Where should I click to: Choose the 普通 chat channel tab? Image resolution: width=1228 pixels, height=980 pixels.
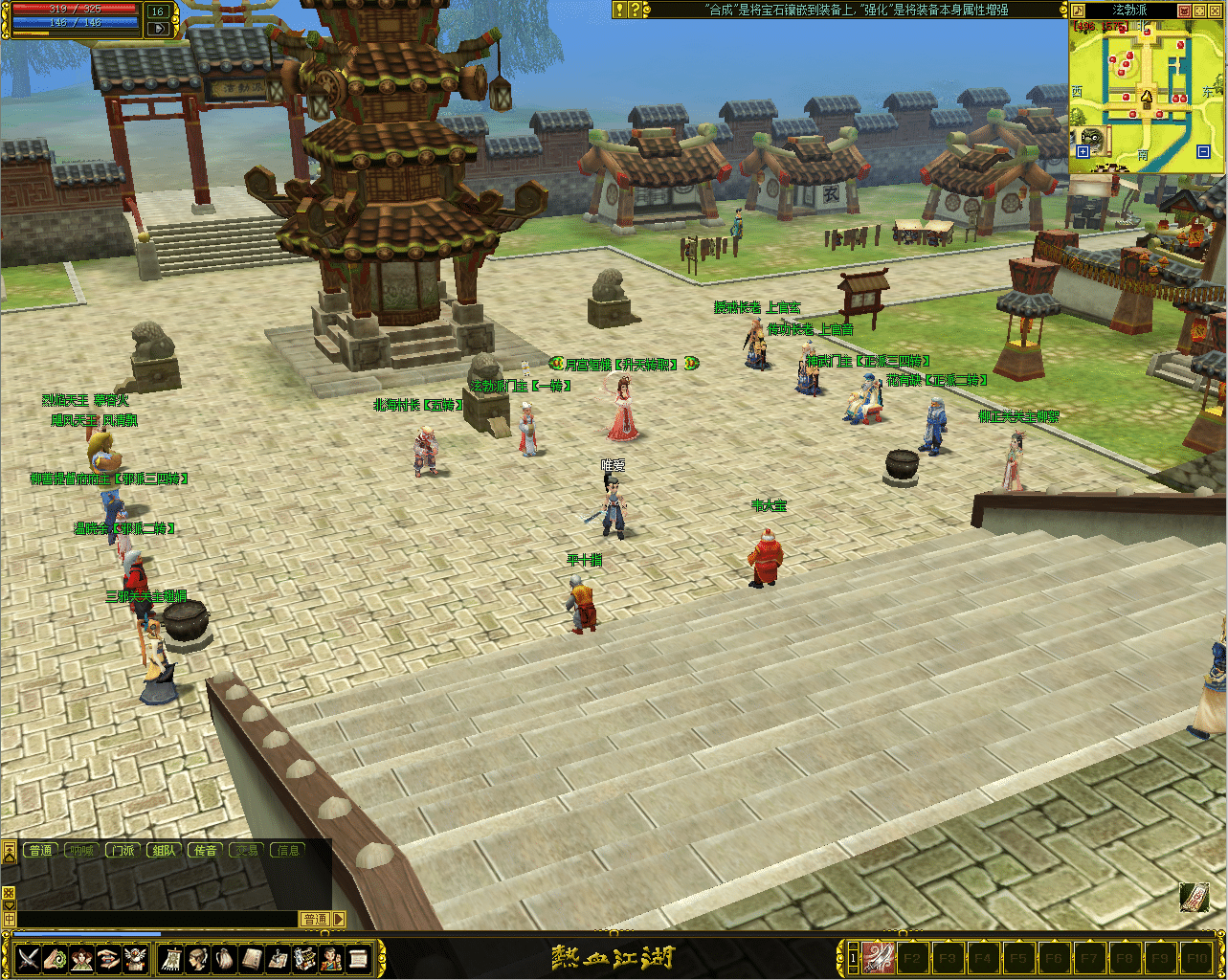click(x=40, y=850)
